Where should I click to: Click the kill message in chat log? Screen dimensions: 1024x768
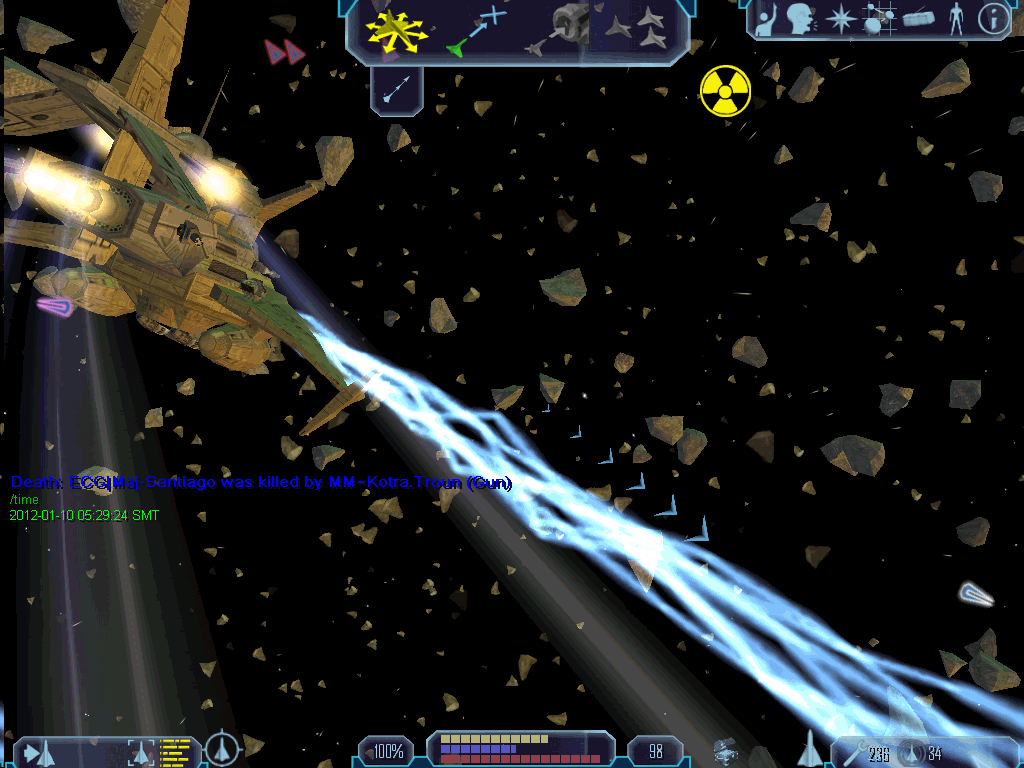tap(261, 483)
